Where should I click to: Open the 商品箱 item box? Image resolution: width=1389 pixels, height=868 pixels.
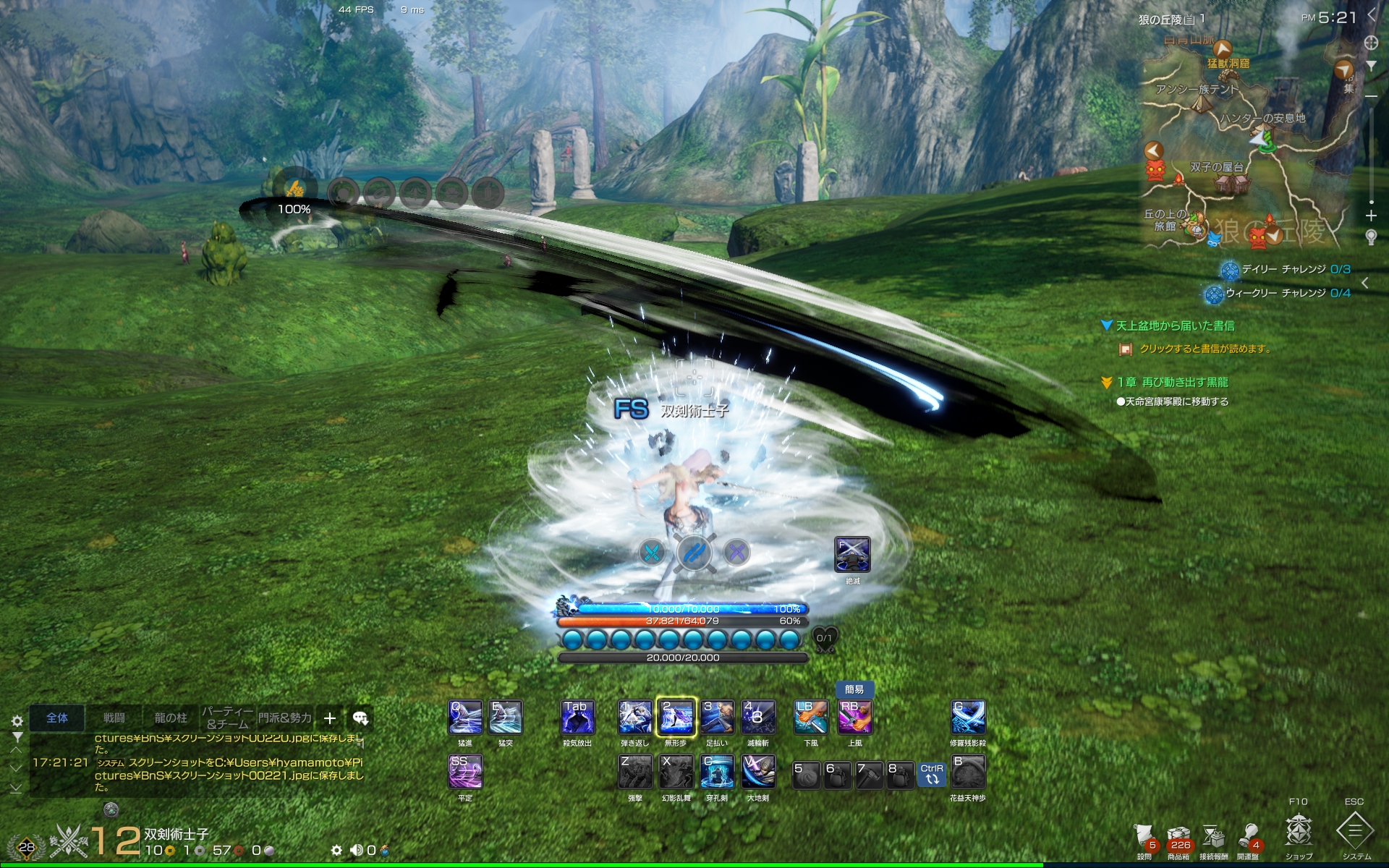1178,838
